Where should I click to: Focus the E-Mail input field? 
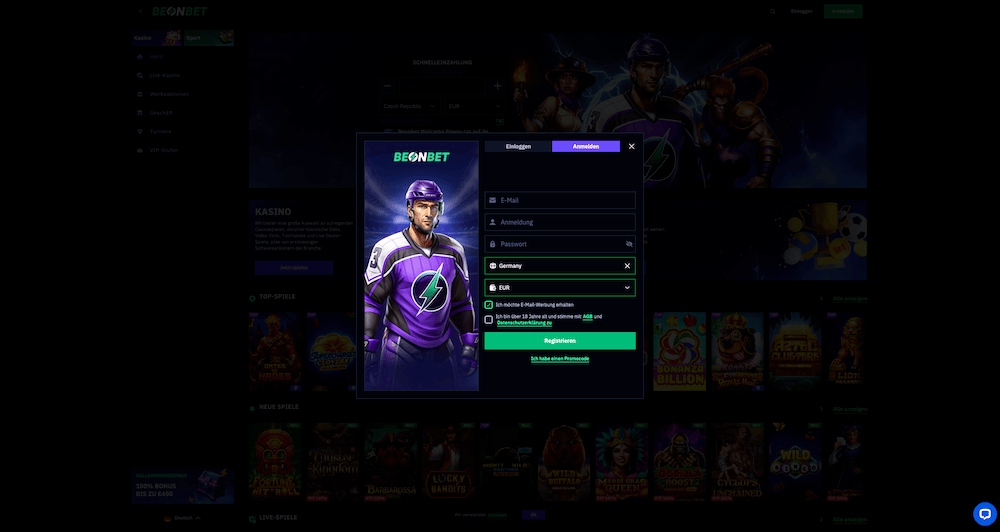pos(560,200)
